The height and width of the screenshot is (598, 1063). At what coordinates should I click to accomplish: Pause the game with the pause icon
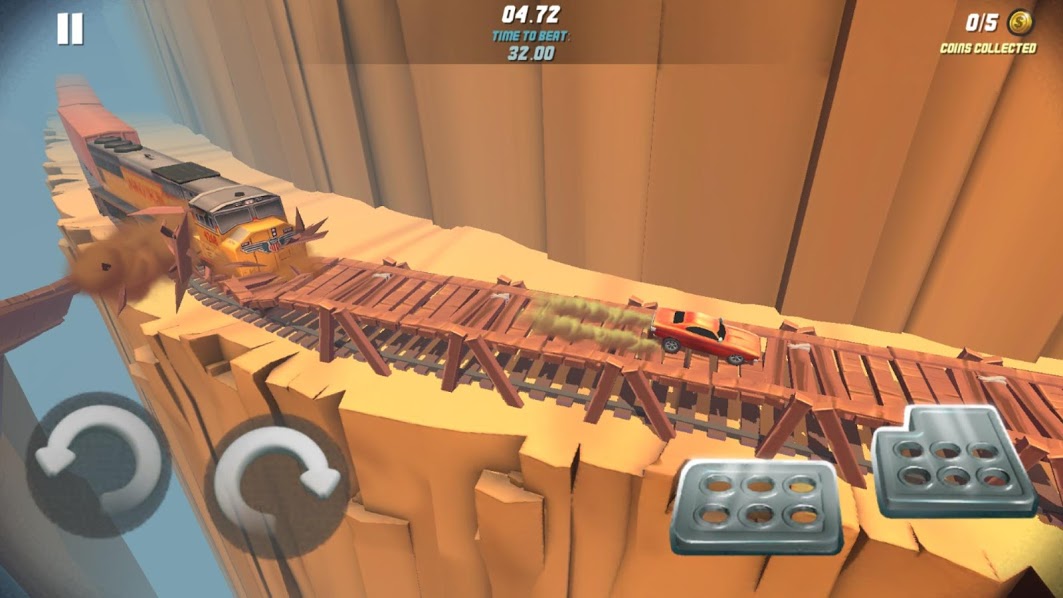coord(70,30)
